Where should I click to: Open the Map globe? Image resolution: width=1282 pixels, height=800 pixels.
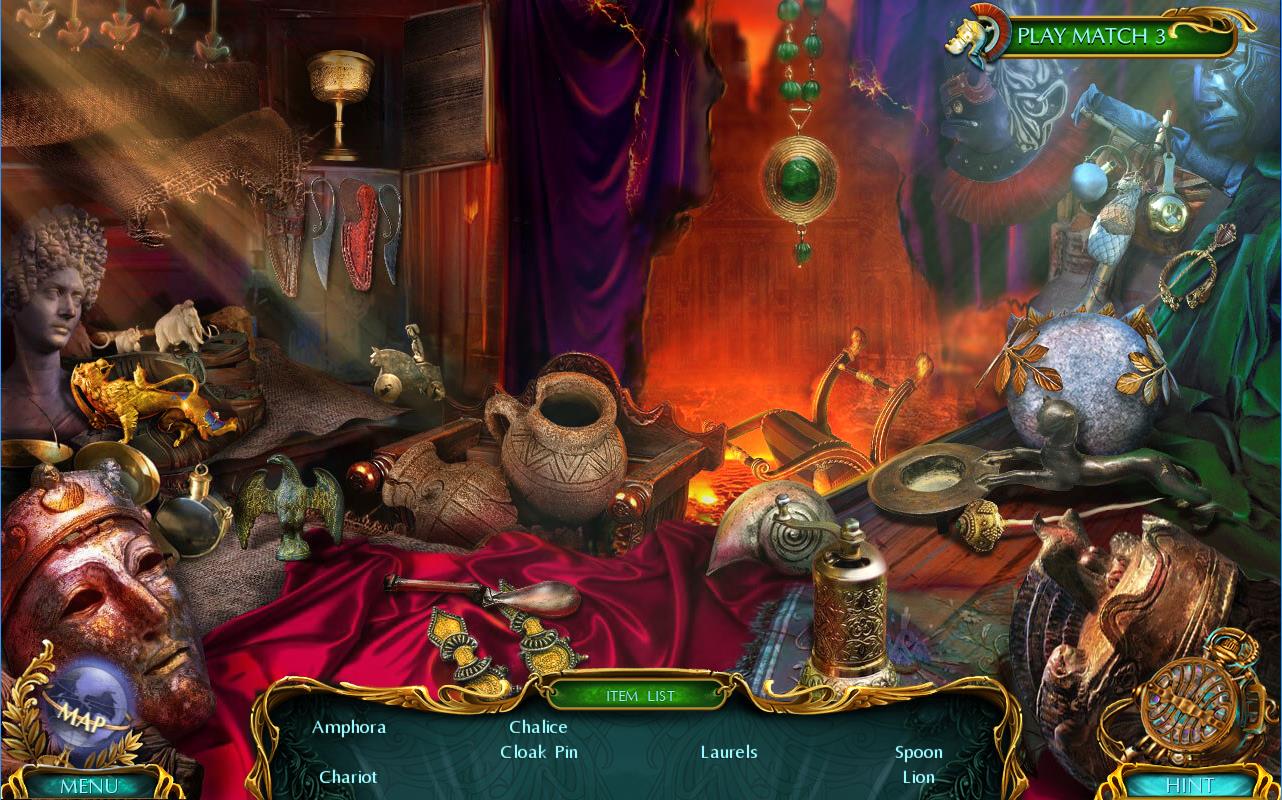pos(88,711)
